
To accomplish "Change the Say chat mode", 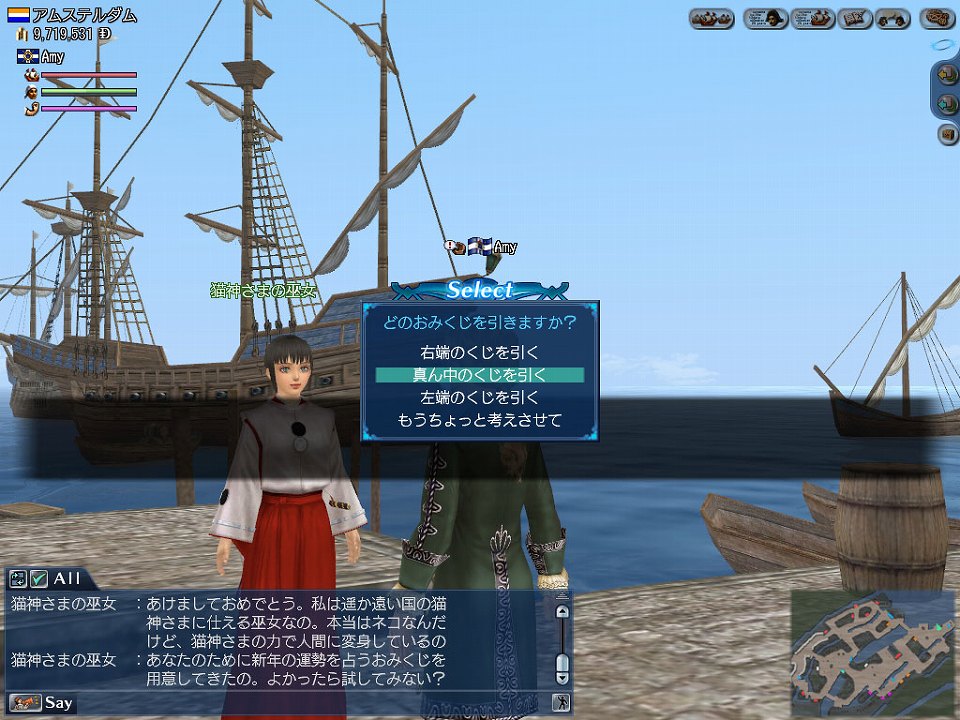I will pyautogui.click(x=47, y=702).
